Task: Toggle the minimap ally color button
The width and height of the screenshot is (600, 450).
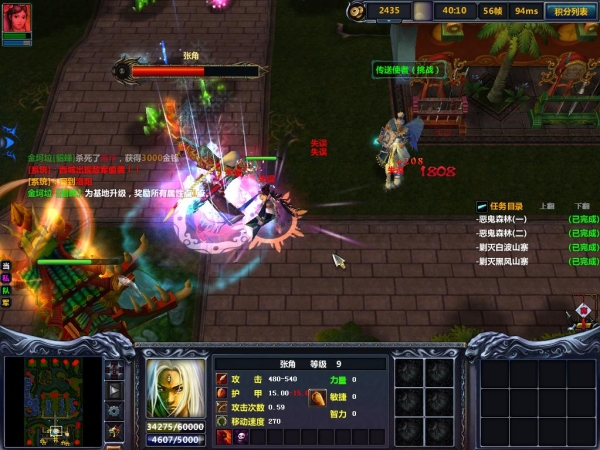Action: pos(115,410)
